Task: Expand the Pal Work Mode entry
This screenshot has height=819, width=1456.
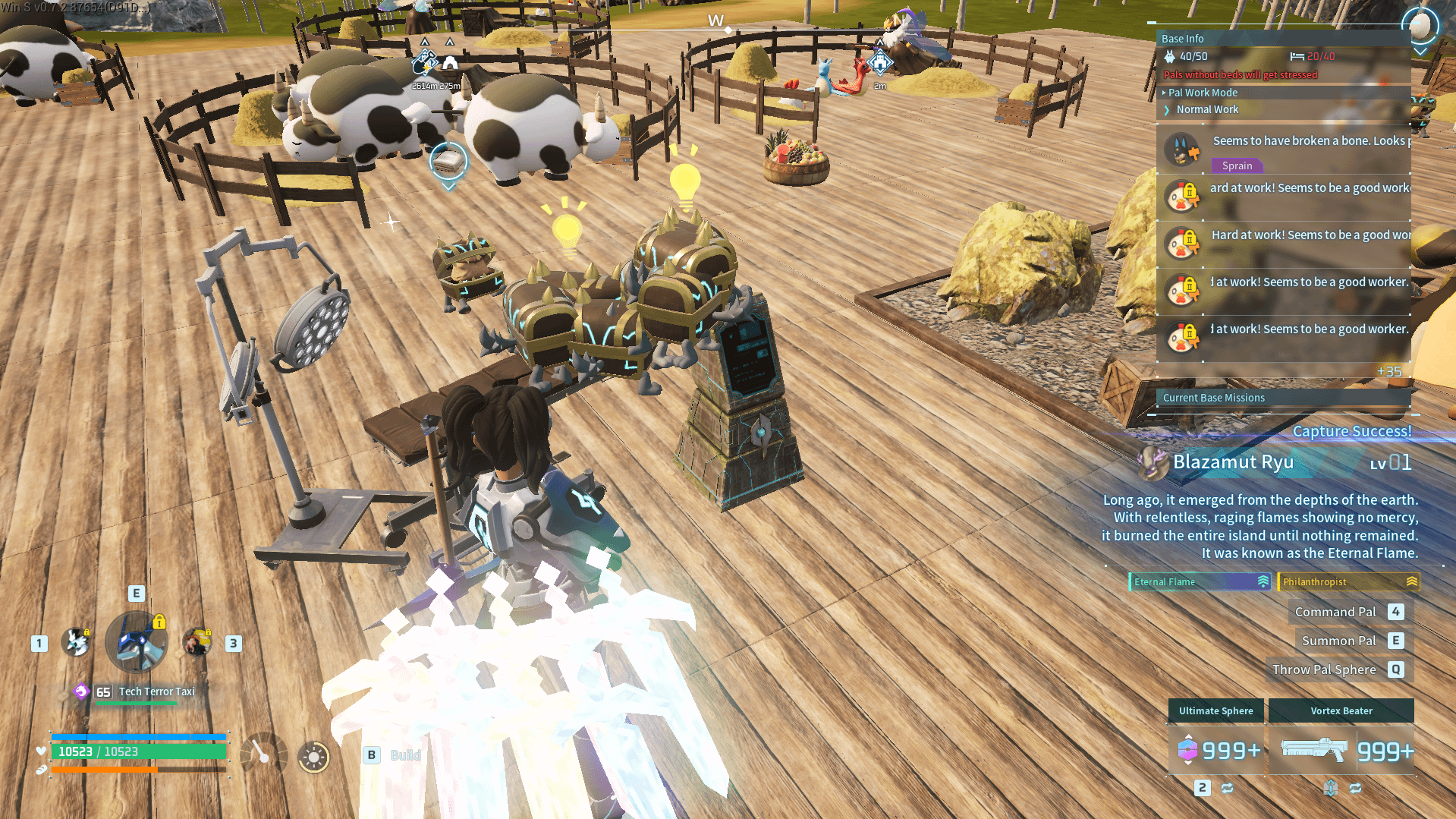Action: 1203,93
